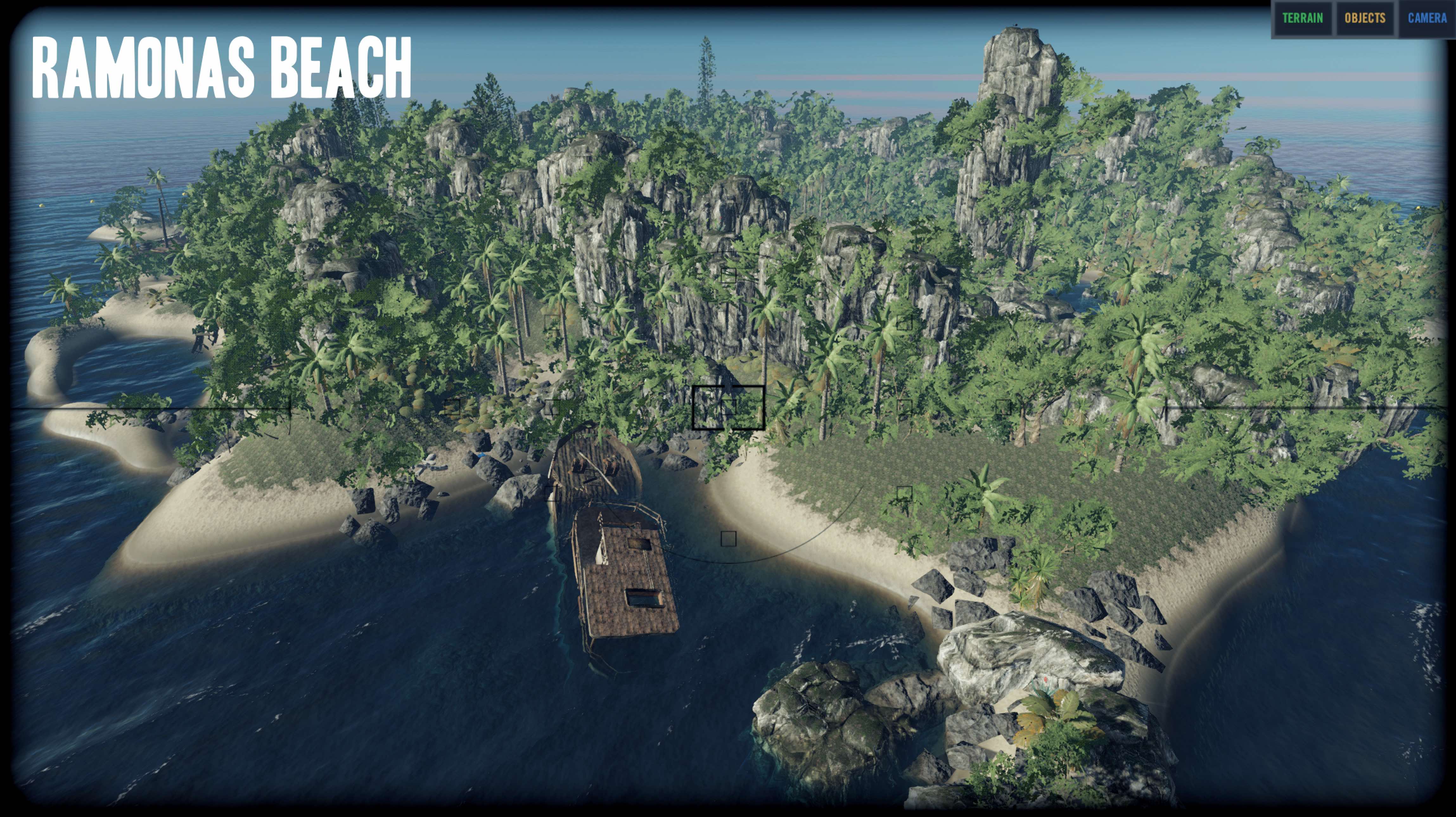Image resolution: width=1456 pixels, height=817 pixels.
Task: Switch to the Terrain tab
Action: (1302, 19)
